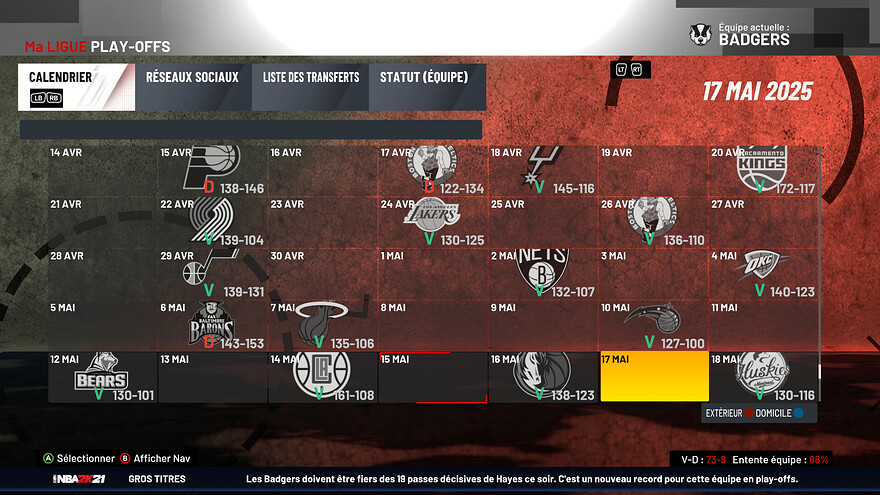View the 15 Avr Pacers loss
The width and height of the screenshot is (880, 495).
coord(213,170)
